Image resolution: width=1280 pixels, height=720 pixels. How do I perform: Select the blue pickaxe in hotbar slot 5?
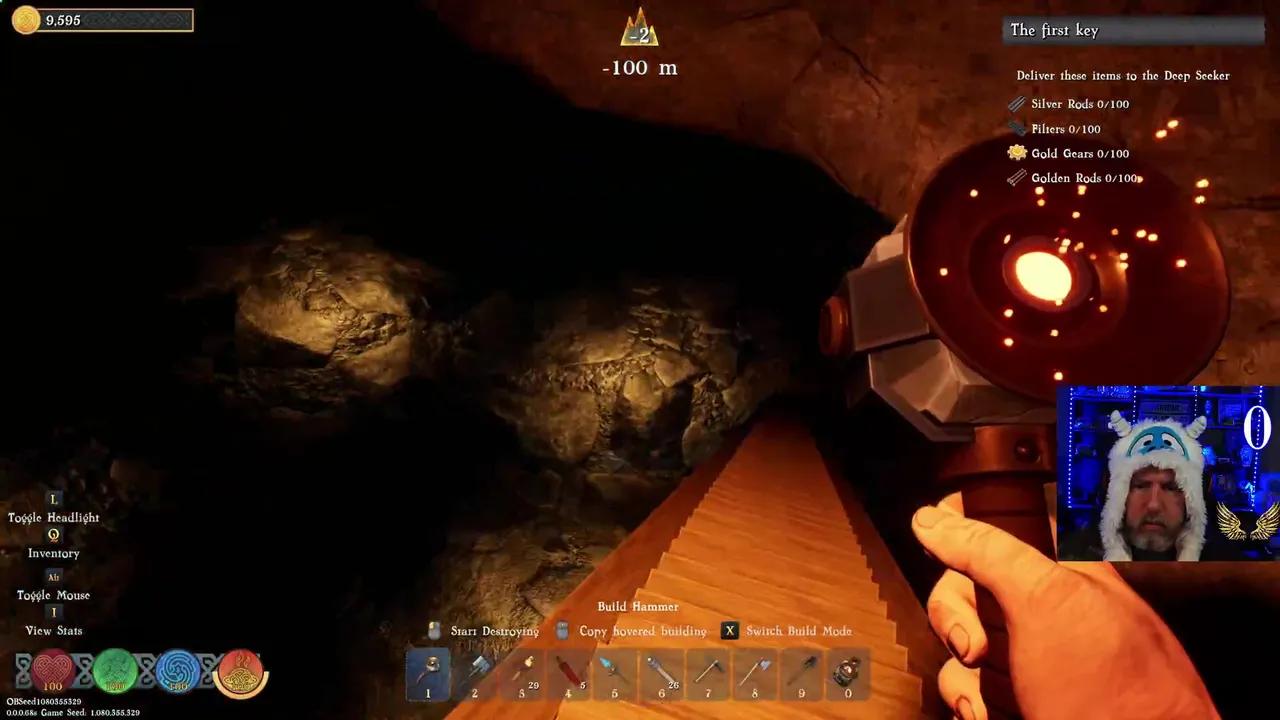coord(614,672)
